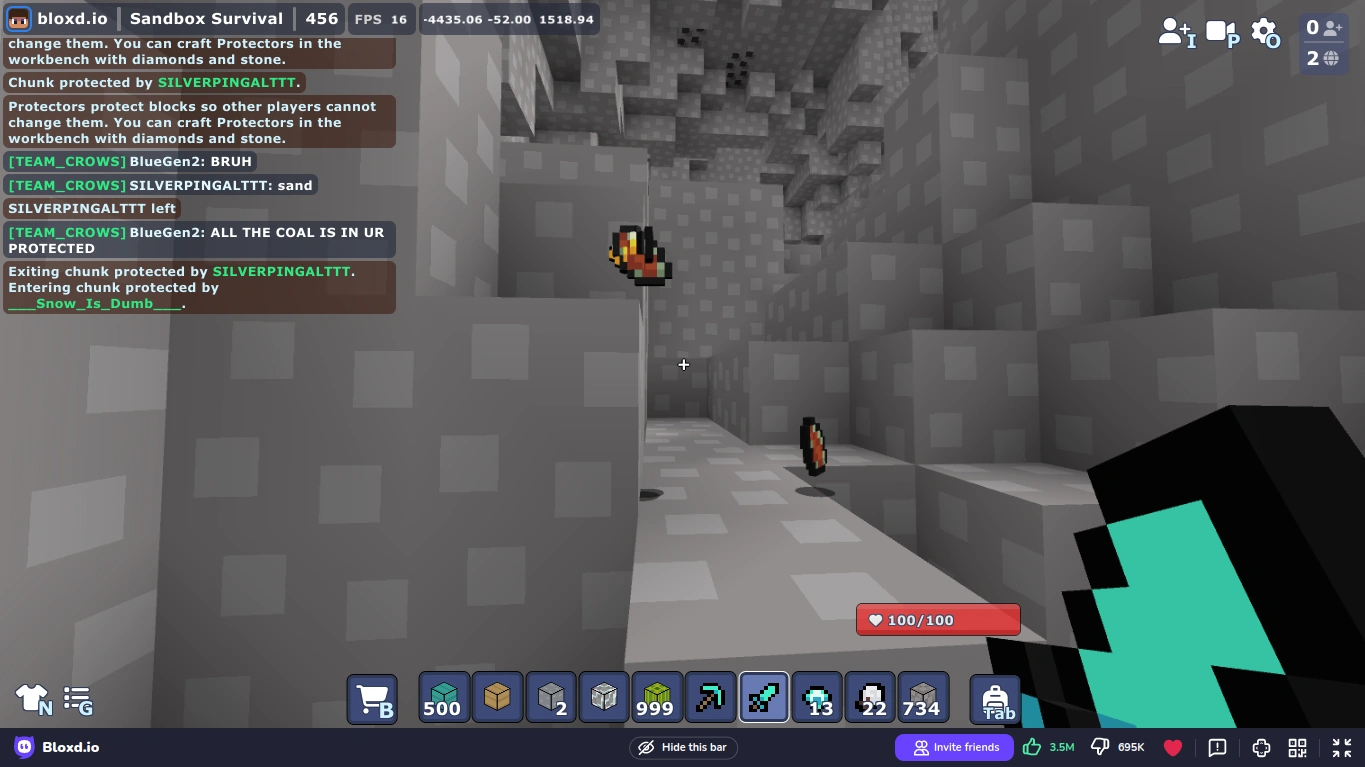Open the gamepad controls icon
The image size is (1365, 767).
(x=1261, y=747)
